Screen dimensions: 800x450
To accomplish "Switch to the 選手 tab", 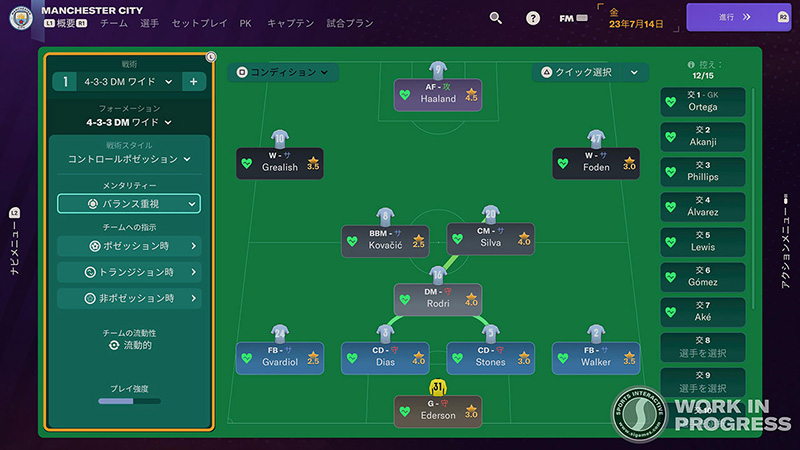I will (x=150, y=21).
